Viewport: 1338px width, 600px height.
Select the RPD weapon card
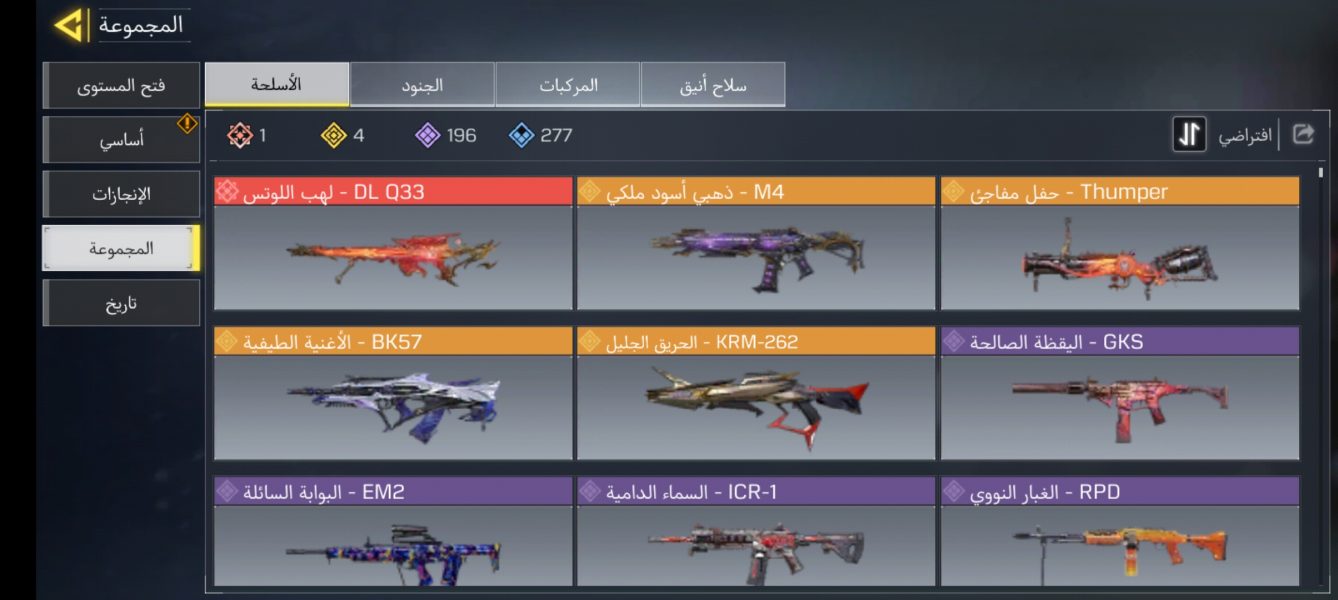pos(1120,532)
